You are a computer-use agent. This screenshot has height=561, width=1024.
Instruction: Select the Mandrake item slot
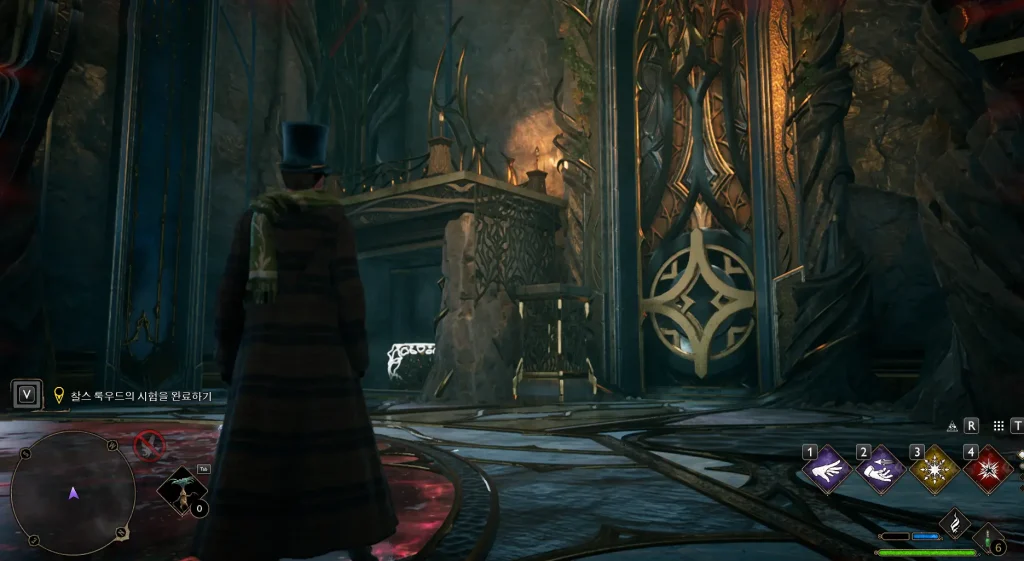(x=183, y=491)
